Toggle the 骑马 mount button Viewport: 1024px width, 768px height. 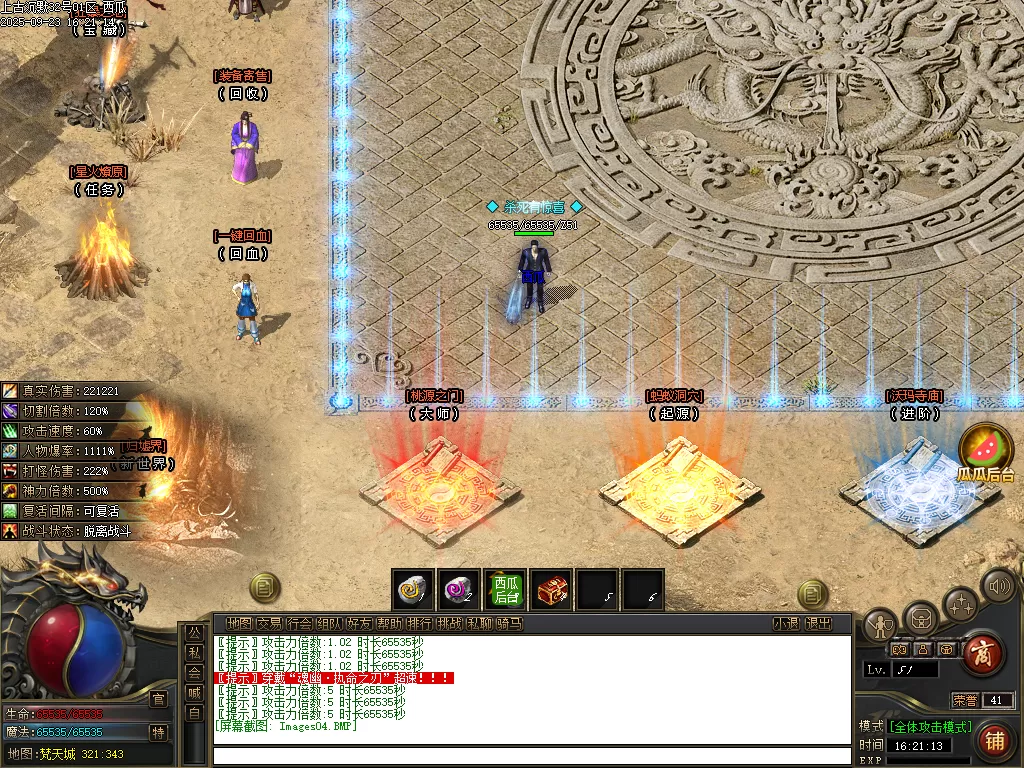click(x=510, y=624)
